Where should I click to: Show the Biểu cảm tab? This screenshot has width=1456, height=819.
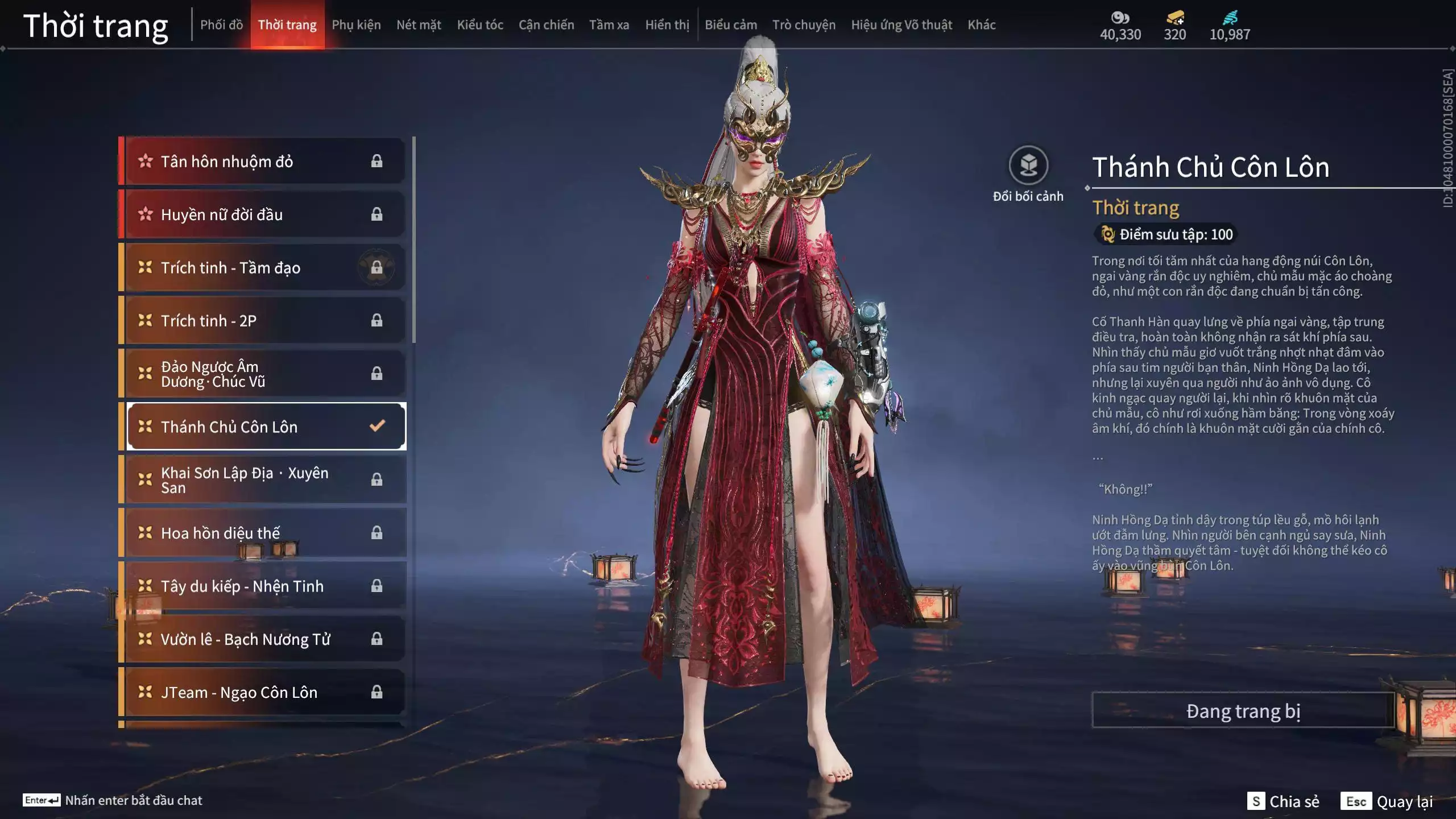click(731, 25)
